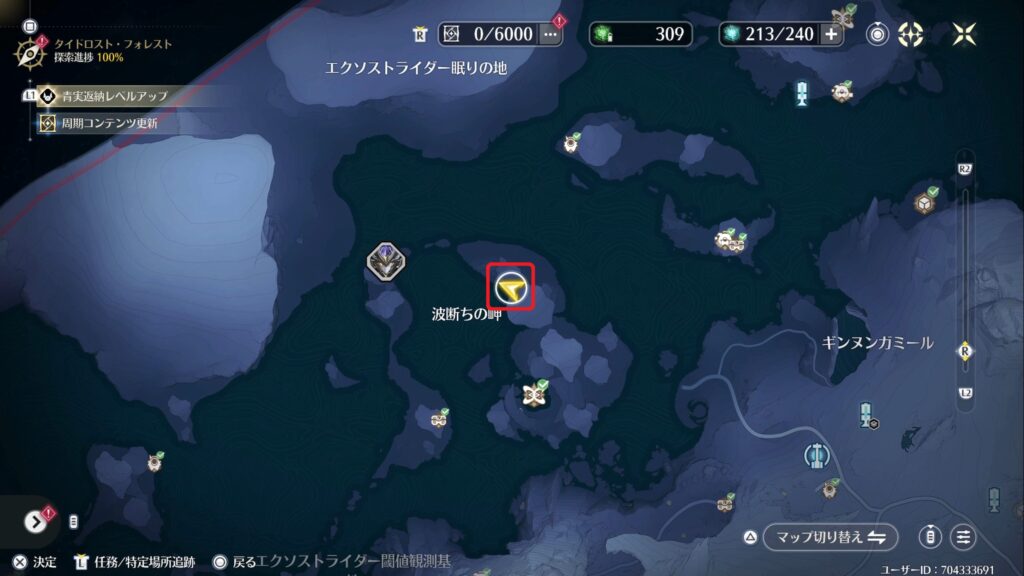Select the boss marker west of 波断ちの岬

(385, 262)
